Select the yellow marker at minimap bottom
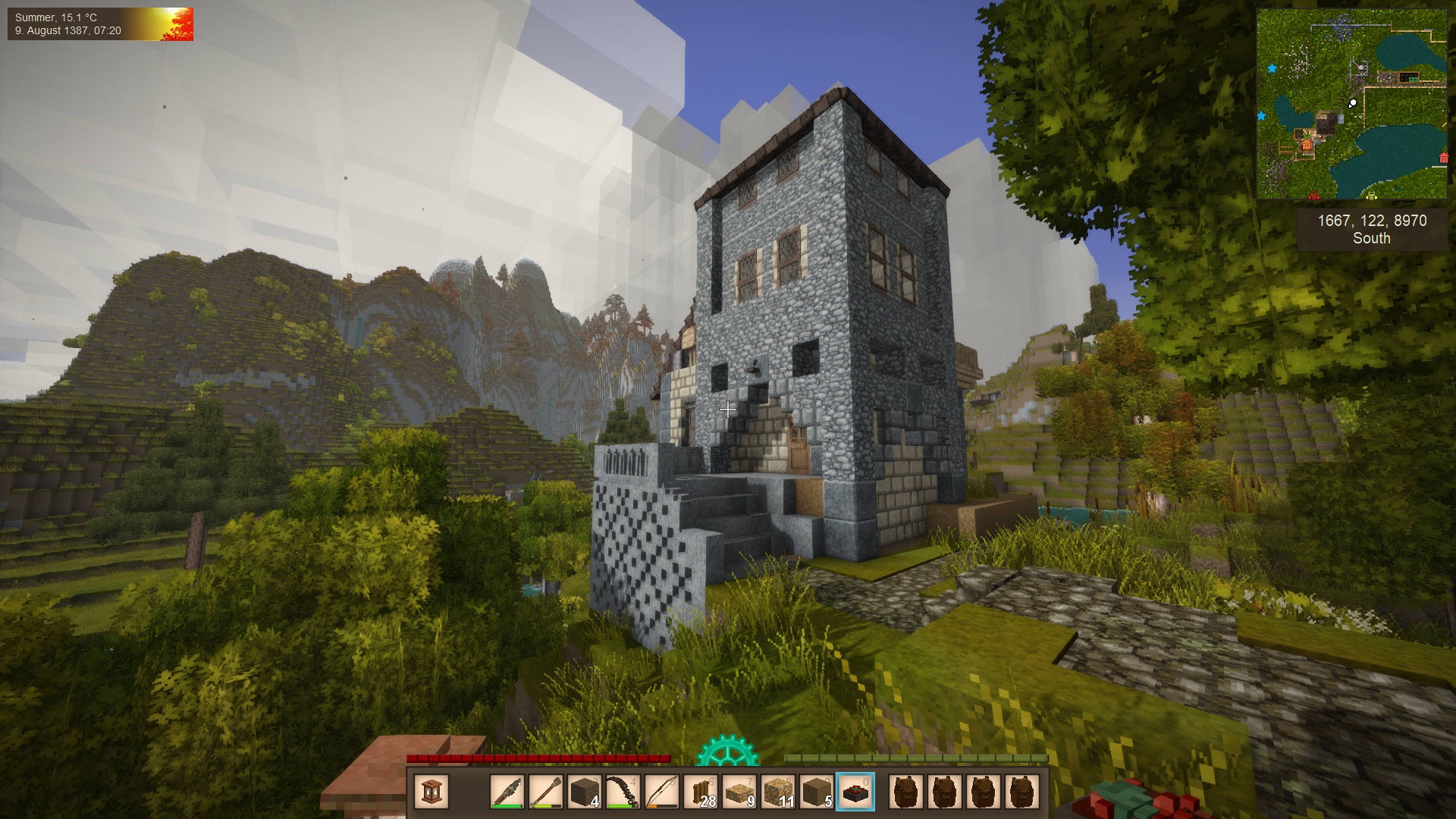This screenshot has height=819, width=1456. tap(1371, 196)
